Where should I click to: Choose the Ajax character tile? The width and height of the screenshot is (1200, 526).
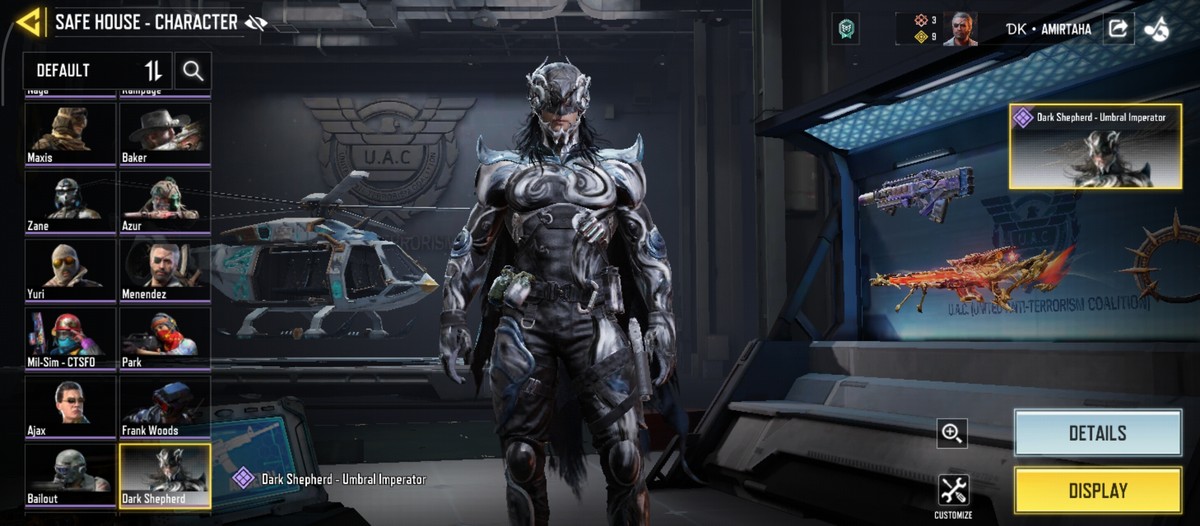tap(70, 406)
